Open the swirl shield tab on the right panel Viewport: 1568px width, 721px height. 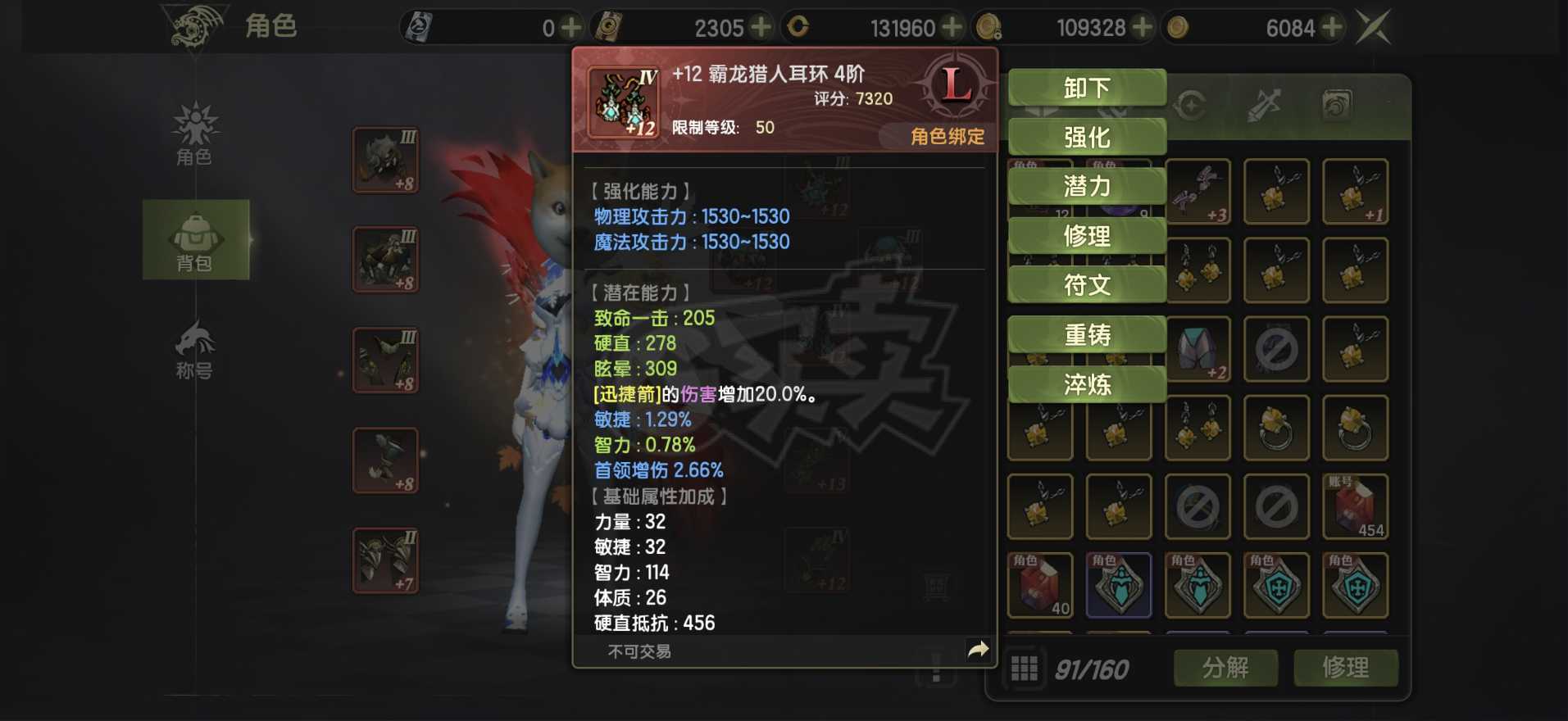pos(1336,104)
